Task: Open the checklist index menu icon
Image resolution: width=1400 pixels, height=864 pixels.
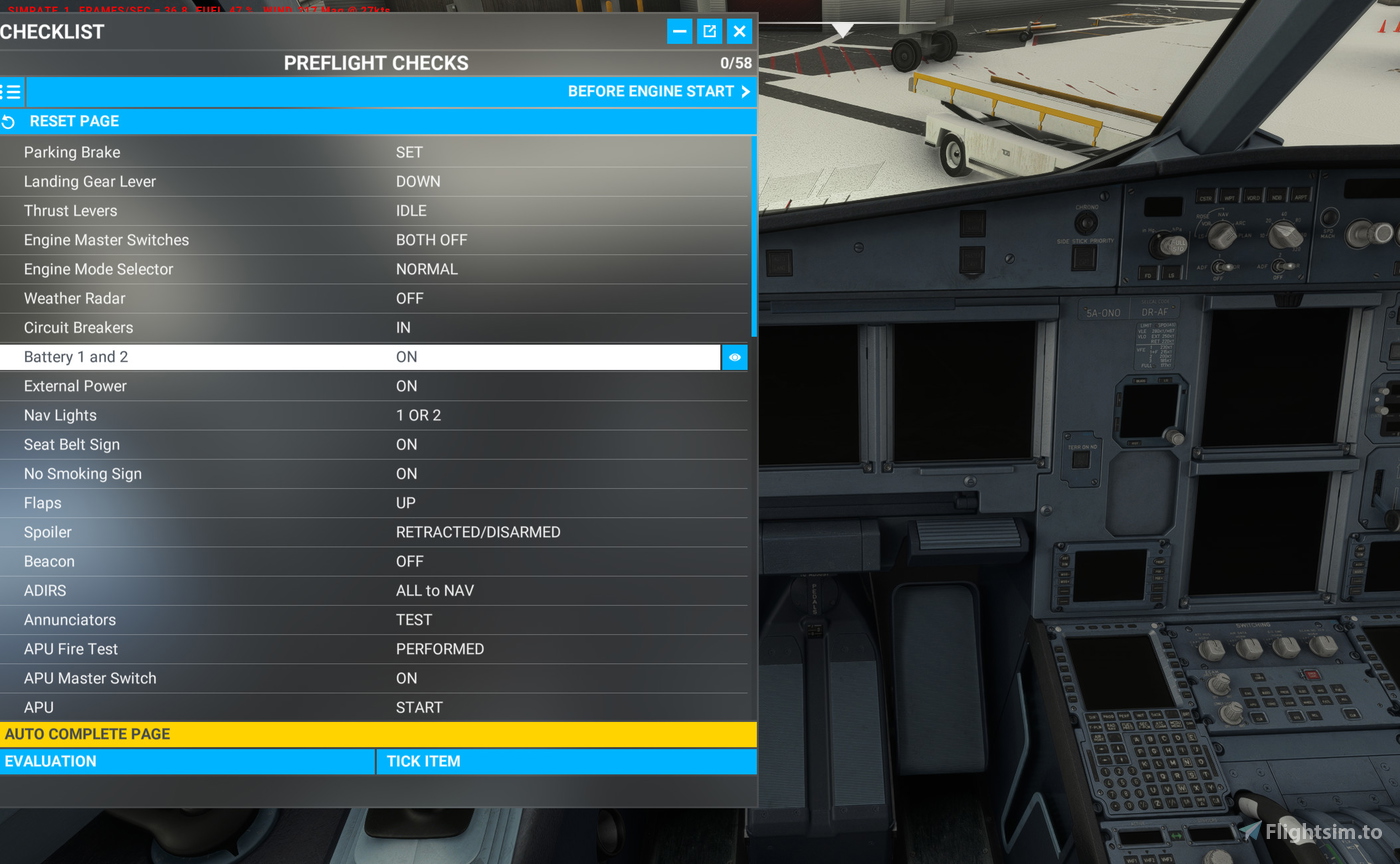Action: click(x=10, y=91)
